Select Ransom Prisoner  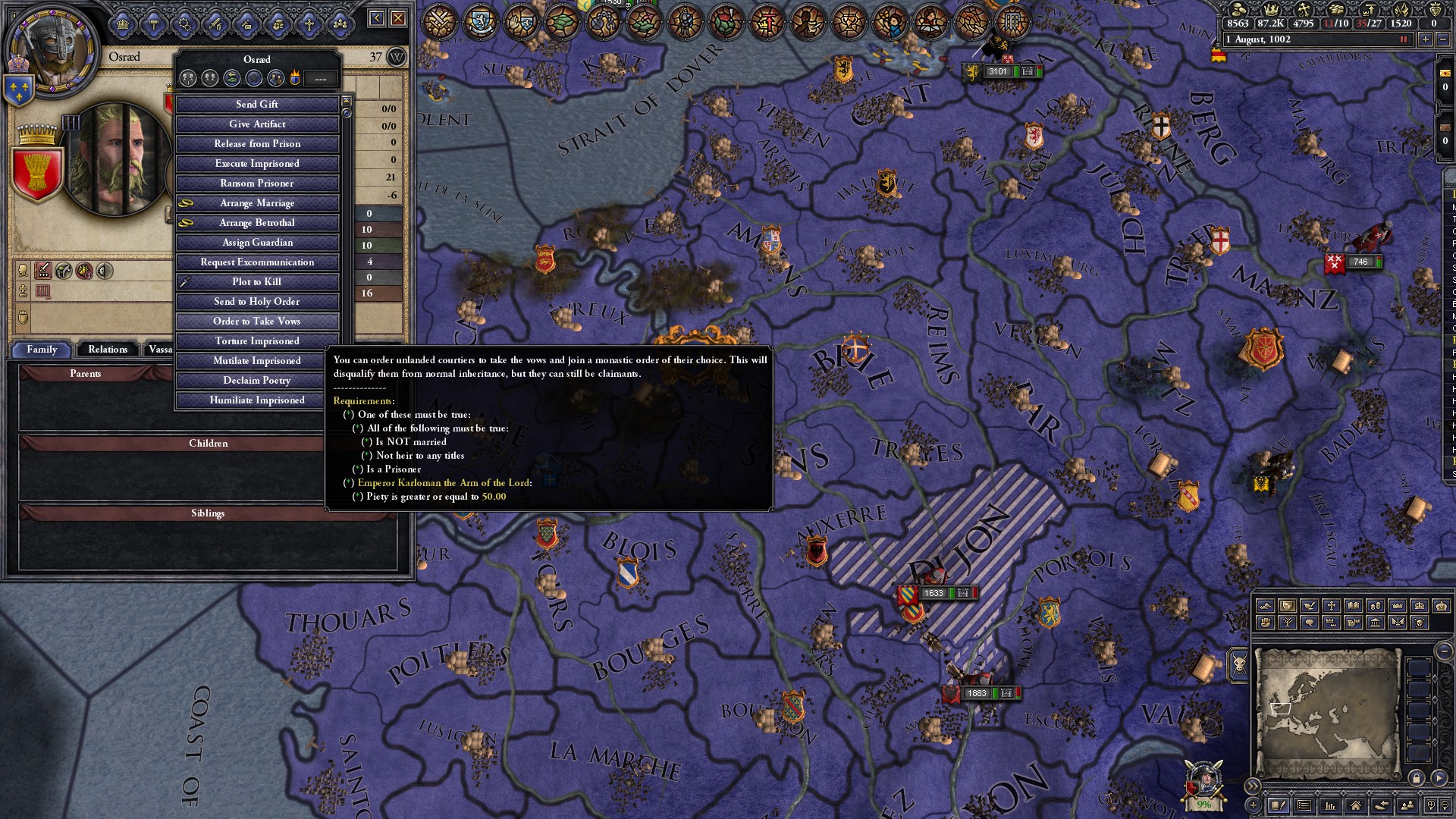tap(257, 184)
